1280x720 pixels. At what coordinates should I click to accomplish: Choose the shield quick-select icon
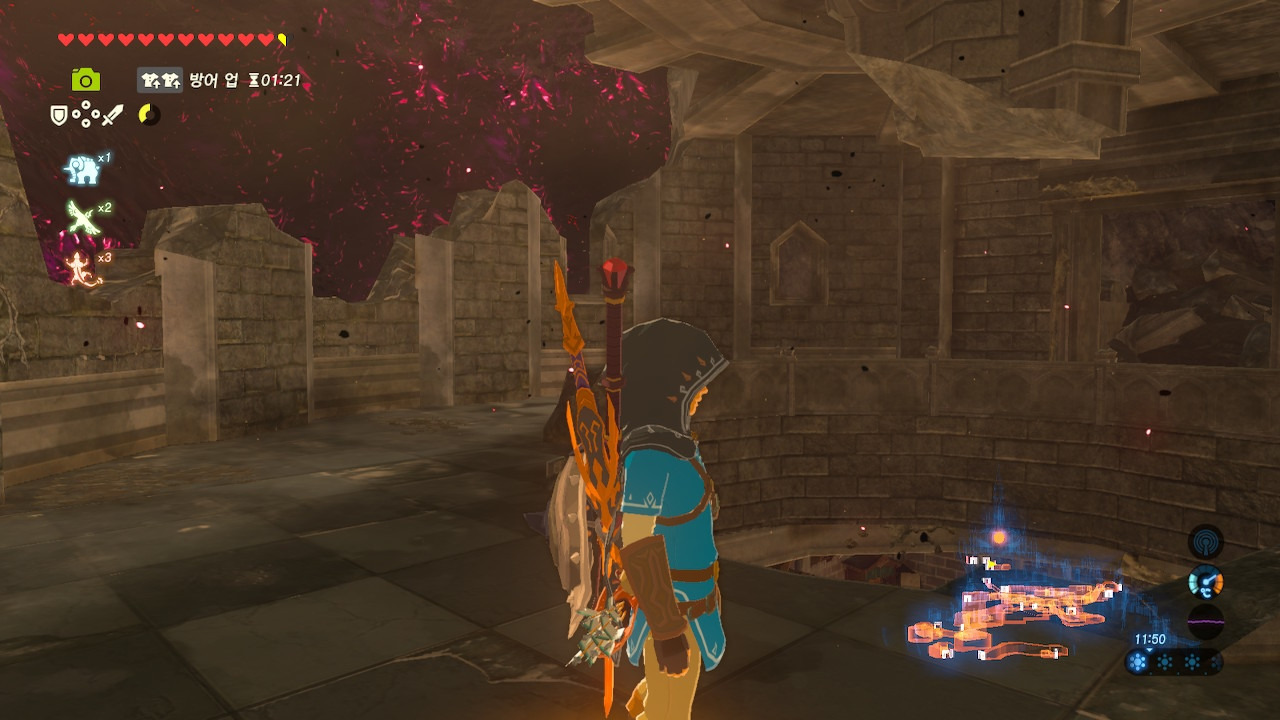59,116
